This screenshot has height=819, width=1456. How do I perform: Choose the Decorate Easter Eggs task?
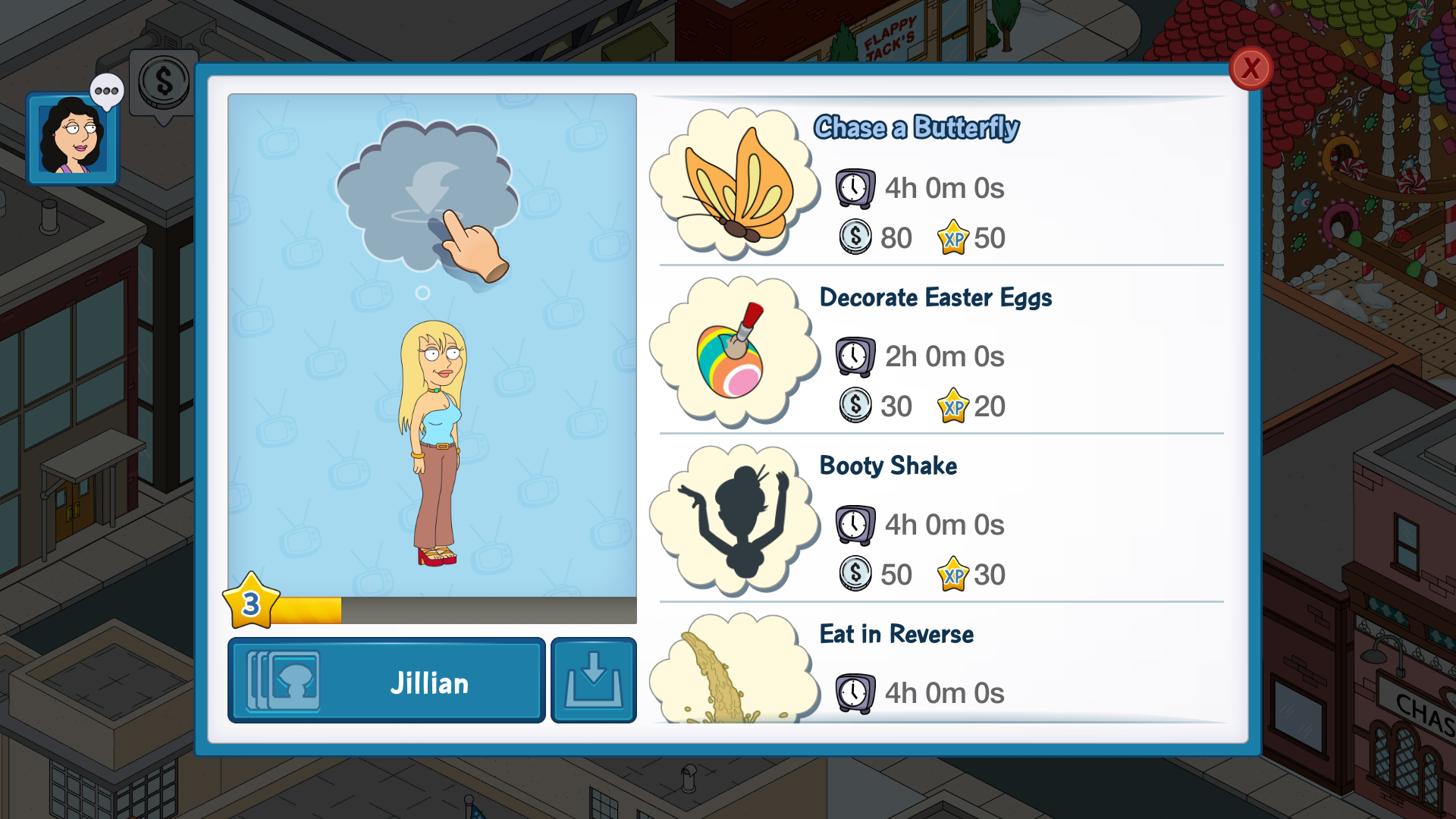pyautogui.click(x=940, y=352)
